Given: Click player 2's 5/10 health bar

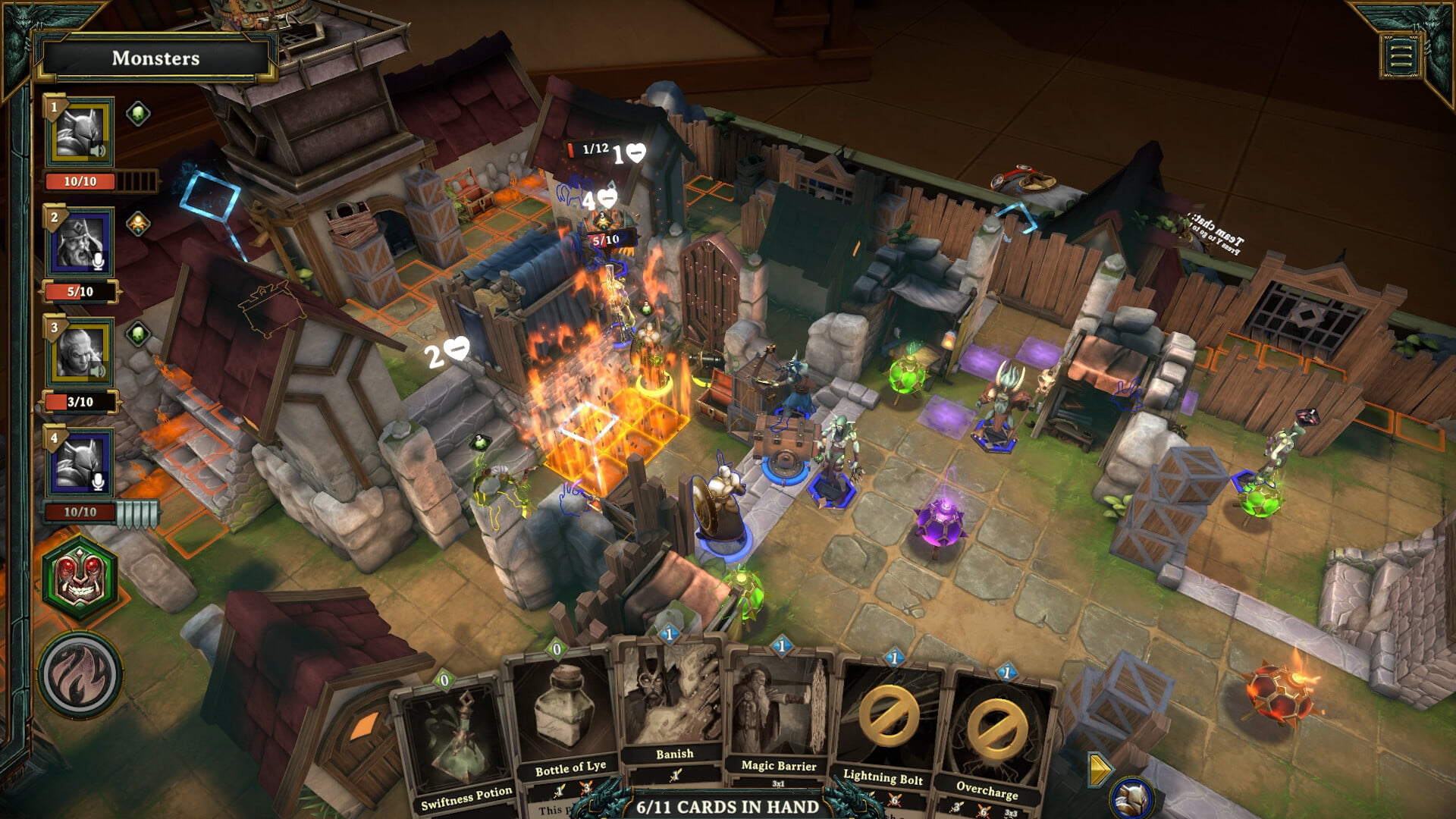Looking at the screenshot, I should (x=81, y=290).
